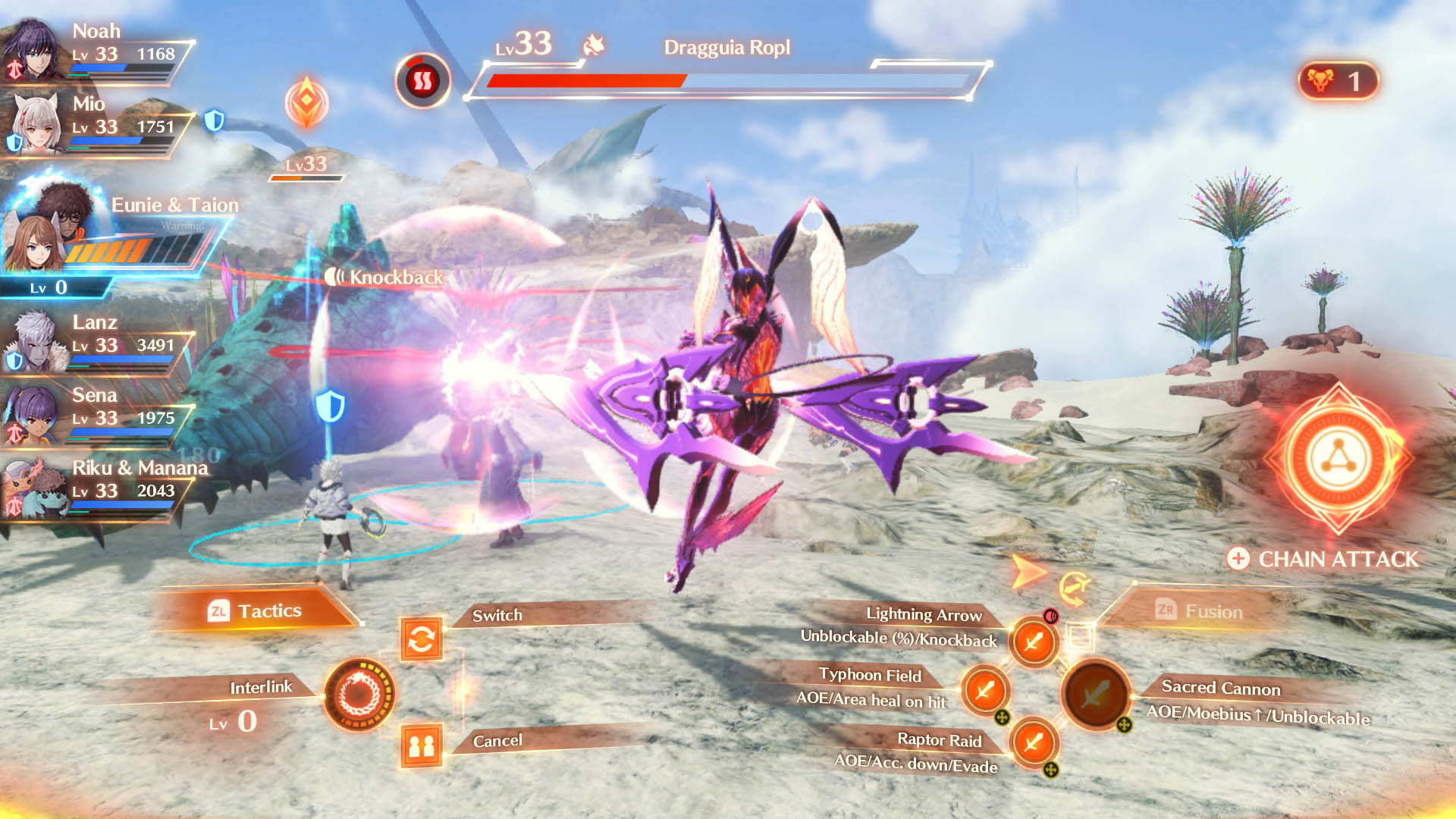
Task: Select Noah's party portrait
Action: point(32,50)
